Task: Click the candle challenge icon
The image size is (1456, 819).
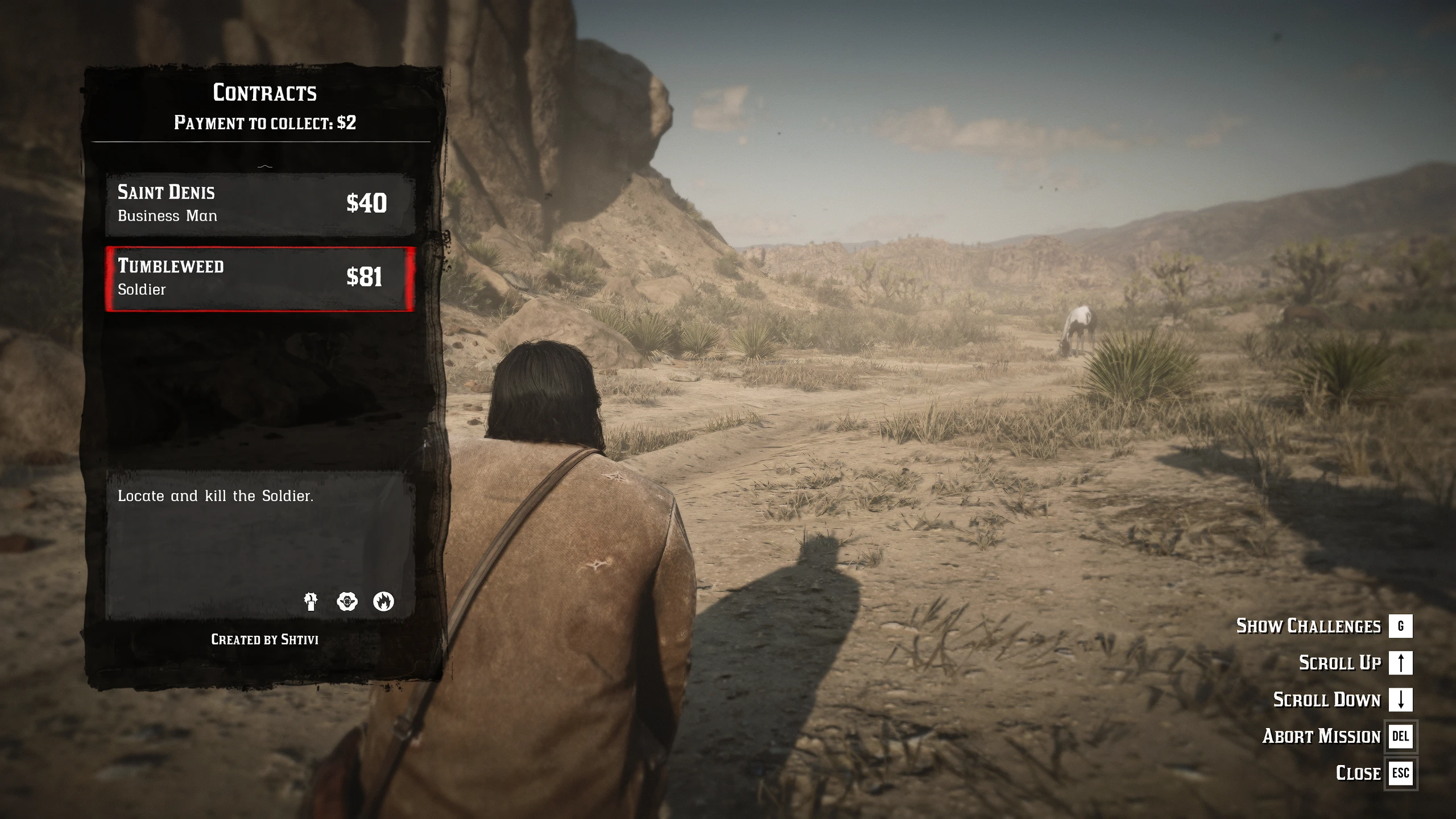Action: click(311, 601)
